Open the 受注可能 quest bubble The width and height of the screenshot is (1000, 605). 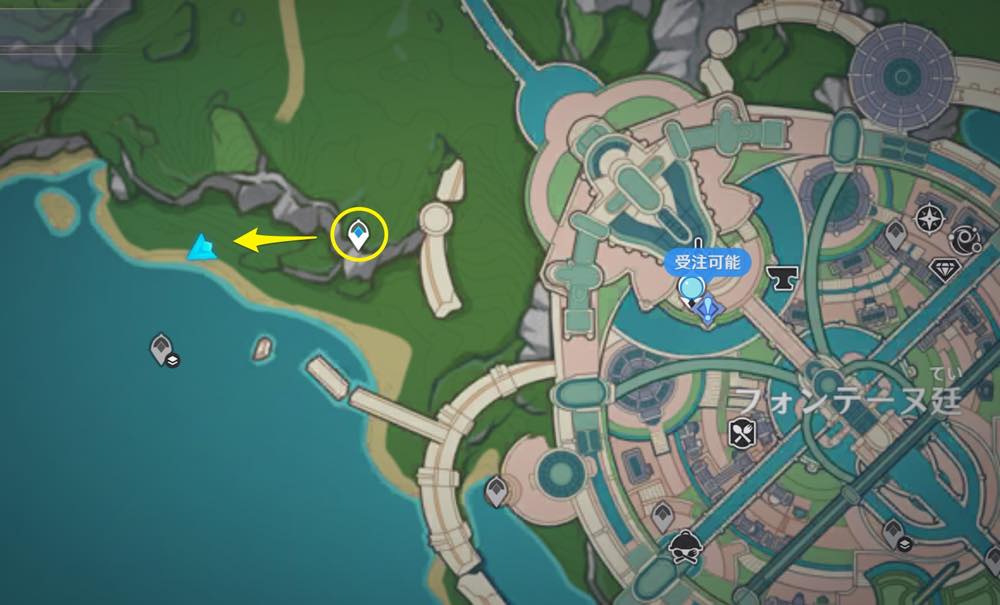[x=706, y=260]
